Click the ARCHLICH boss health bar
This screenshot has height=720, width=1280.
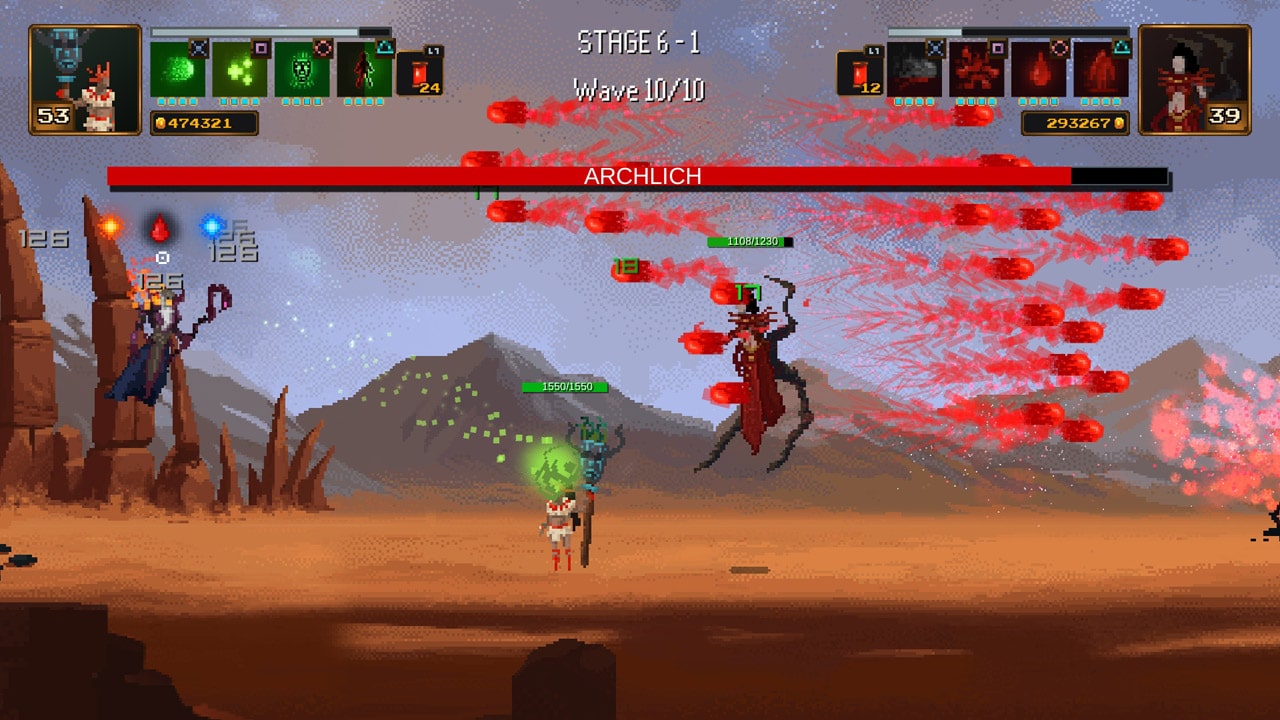tap(640, 176)
